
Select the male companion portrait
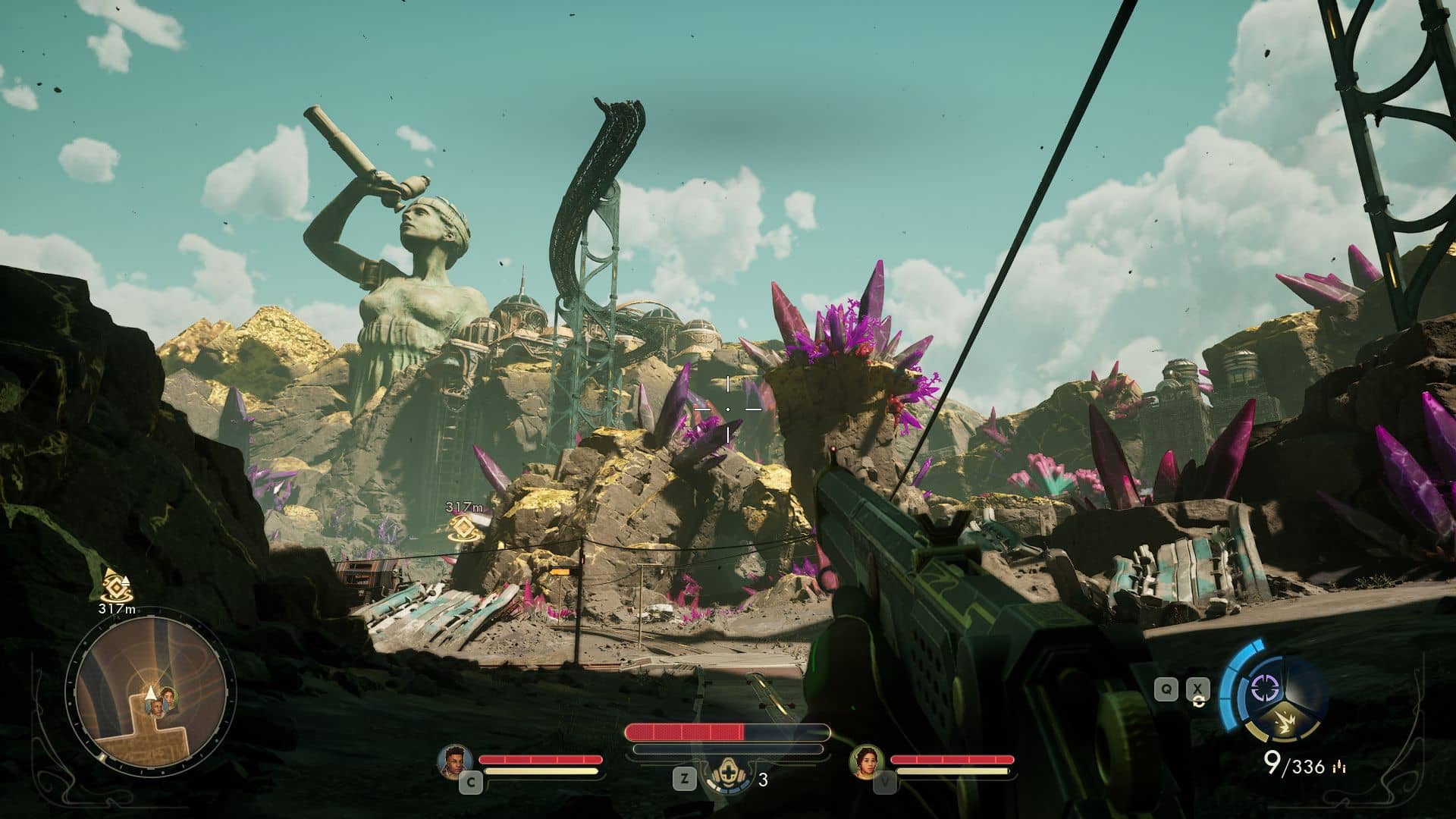pos(455,761)
